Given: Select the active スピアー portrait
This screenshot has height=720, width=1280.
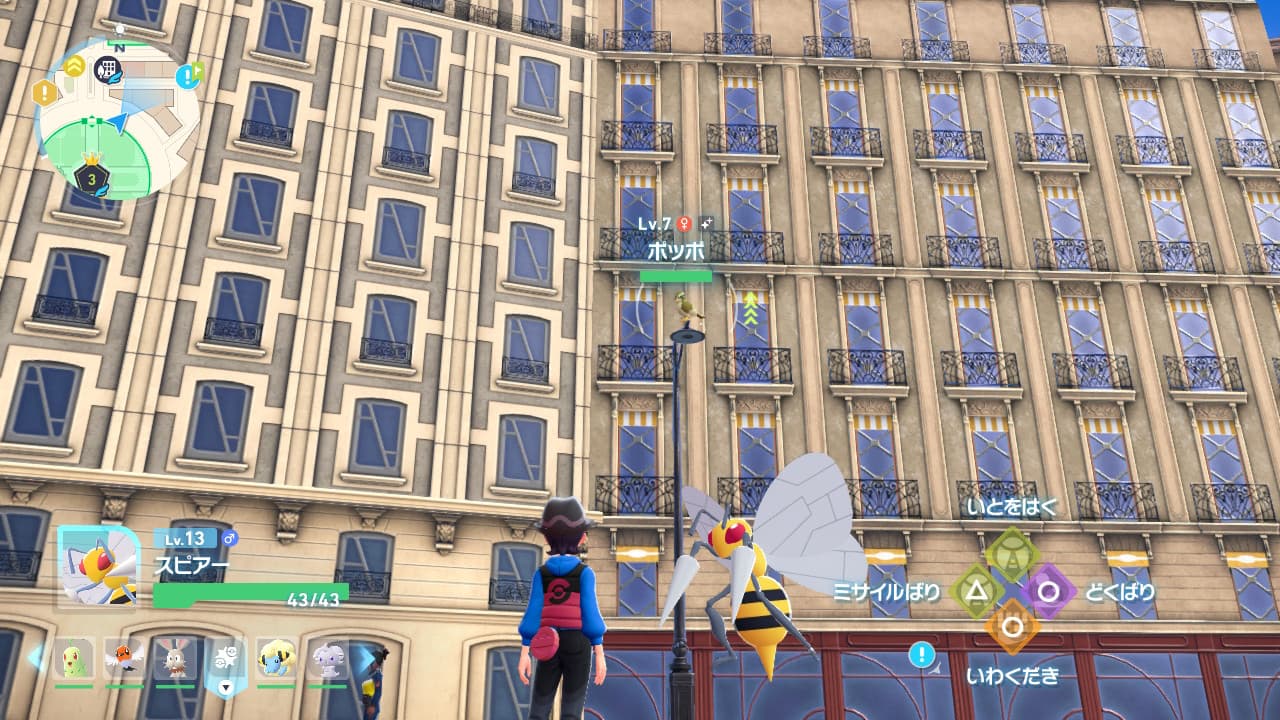Looking at the screenshot, I should (98, 566).
